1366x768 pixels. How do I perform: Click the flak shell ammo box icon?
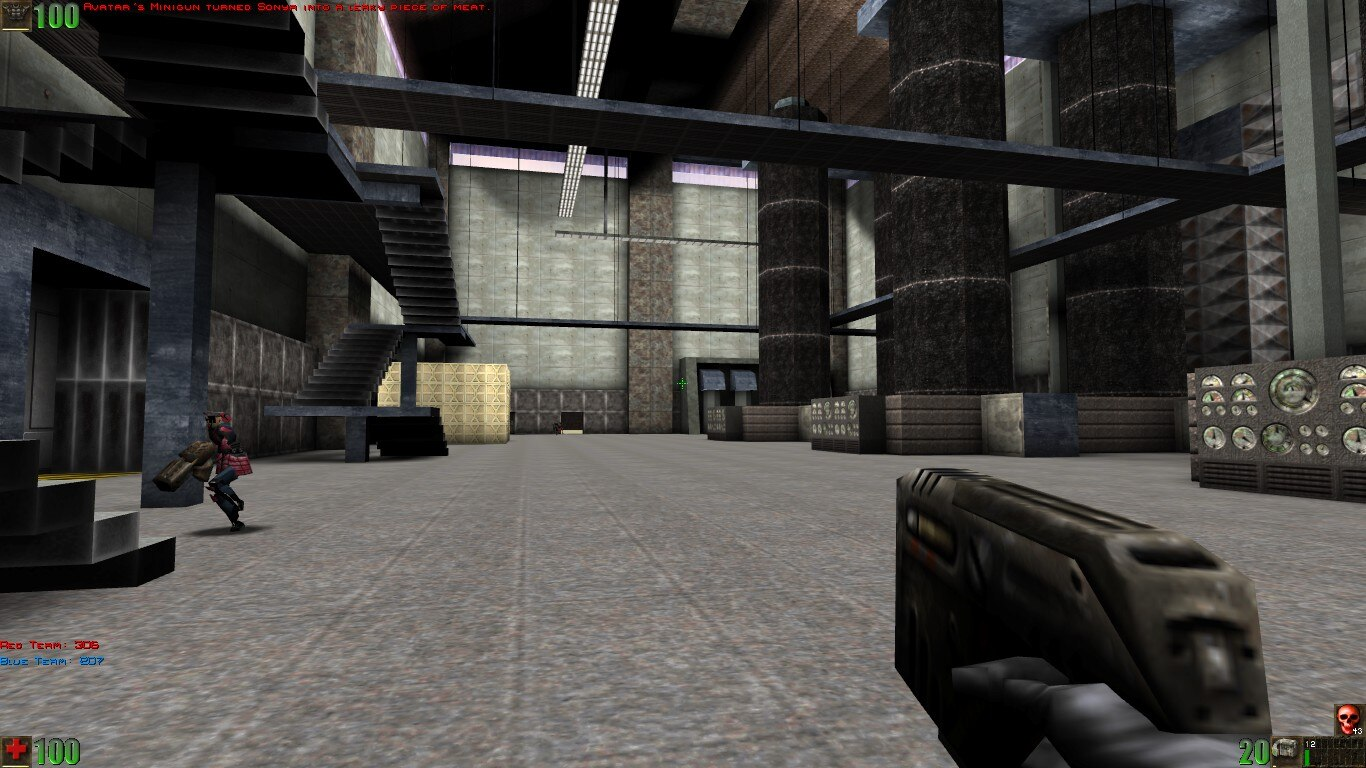click(x=1285, y=750)
